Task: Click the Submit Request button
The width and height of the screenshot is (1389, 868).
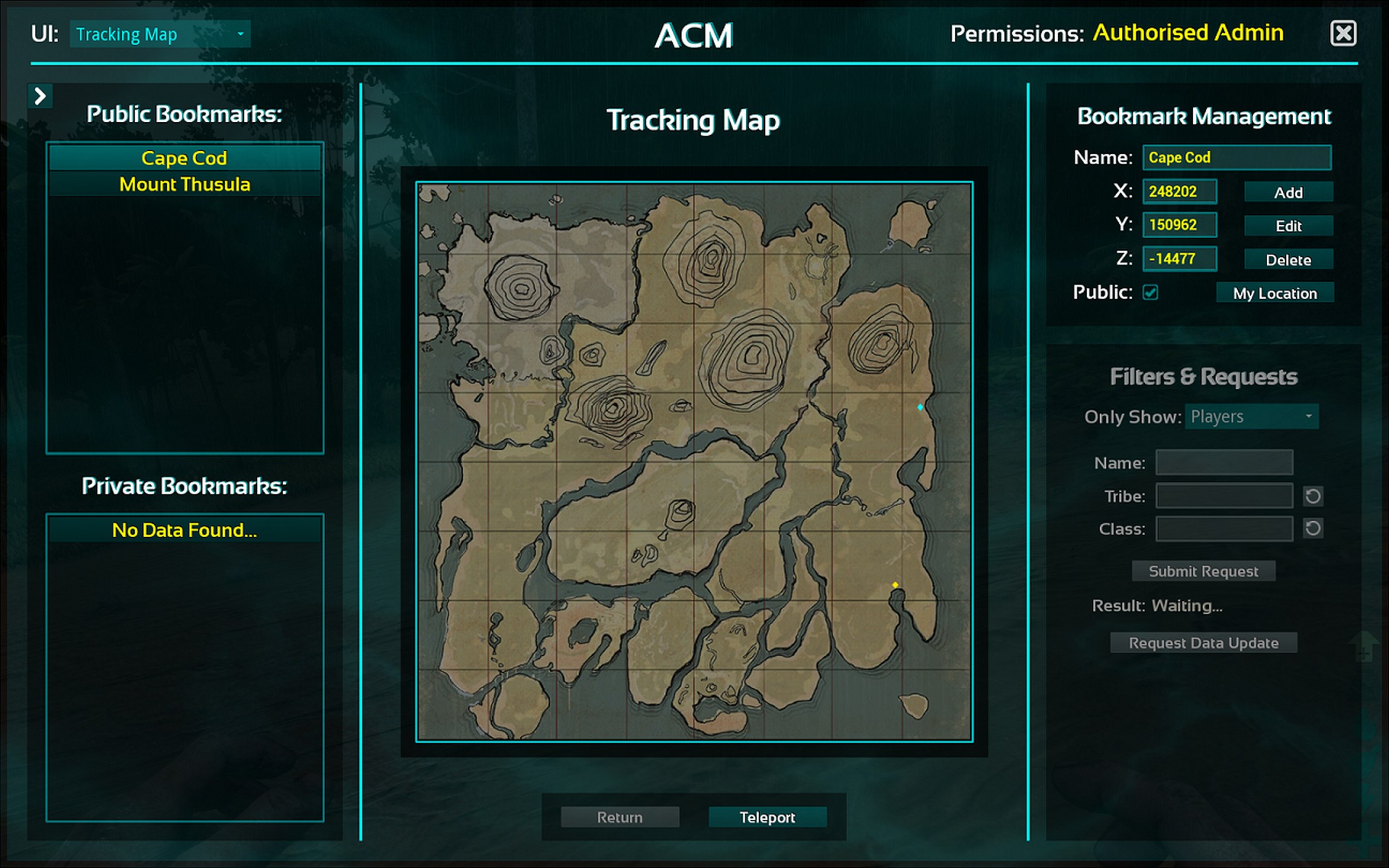Action: pyautogui.click(x=1203, y=571)
